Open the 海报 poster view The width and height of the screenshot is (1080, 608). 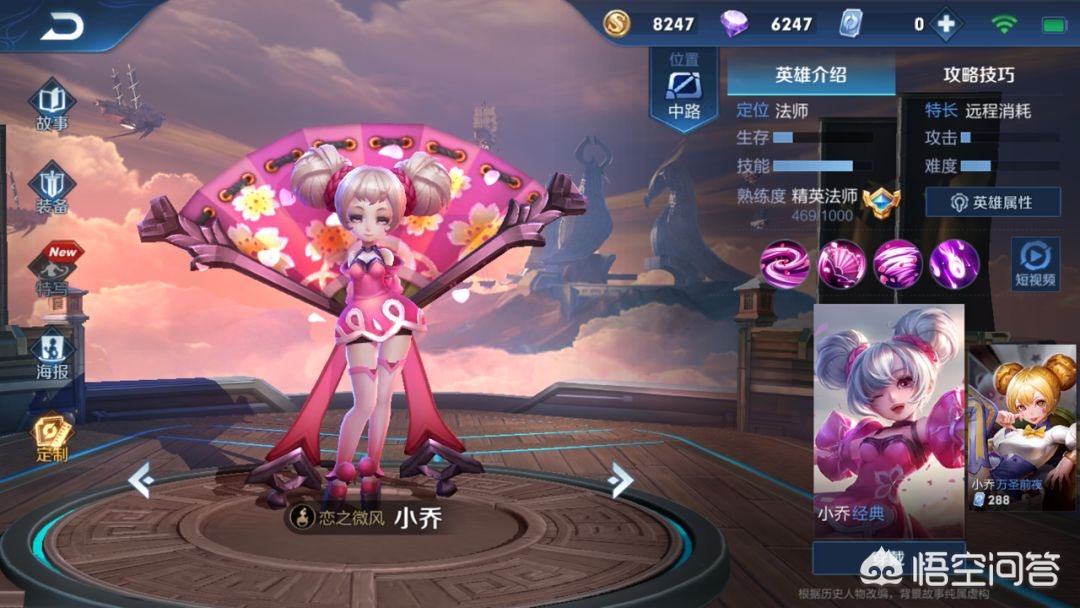point(52,354)
